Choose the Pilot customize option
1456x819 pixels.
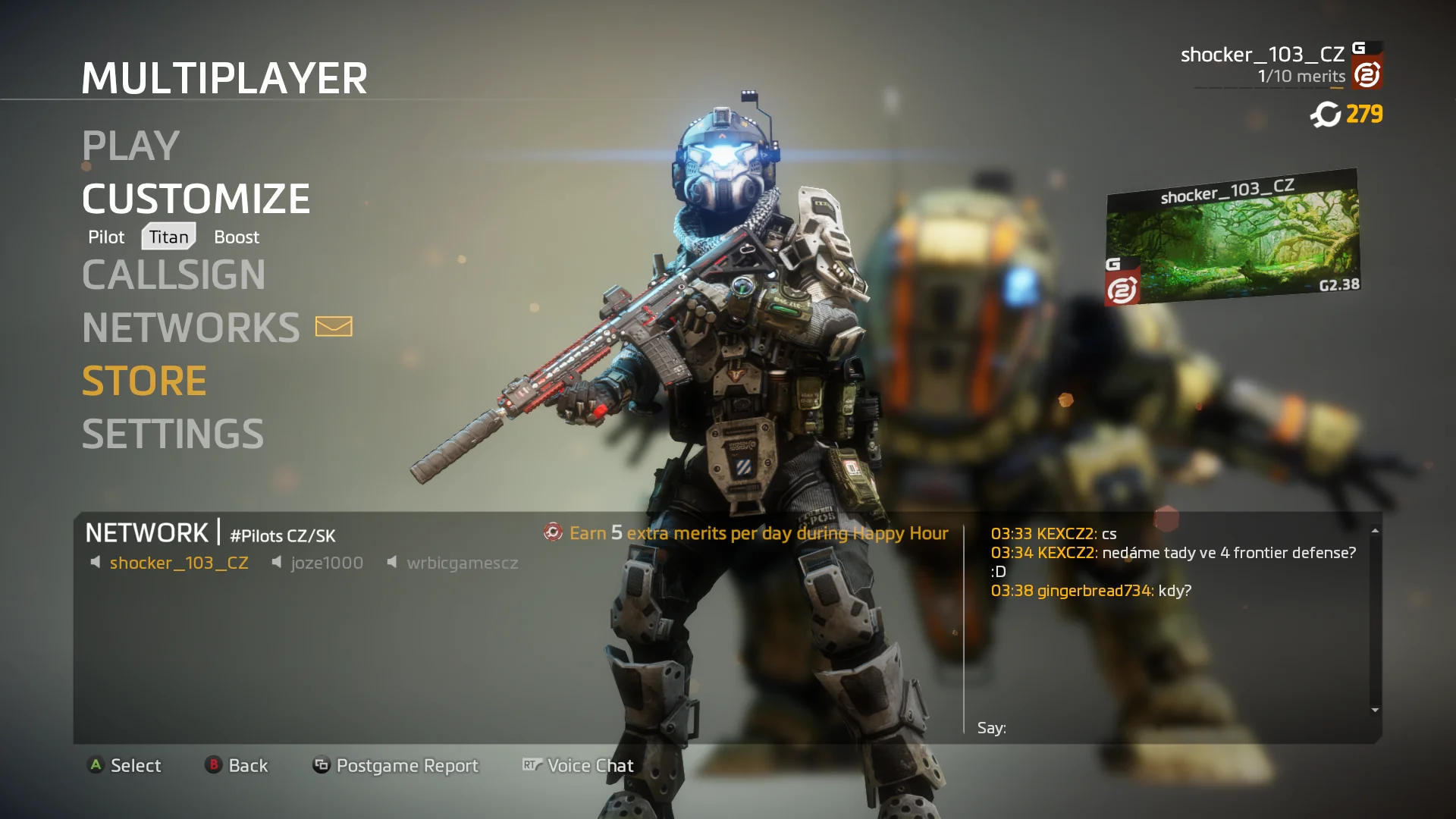[x=106, y=237]
